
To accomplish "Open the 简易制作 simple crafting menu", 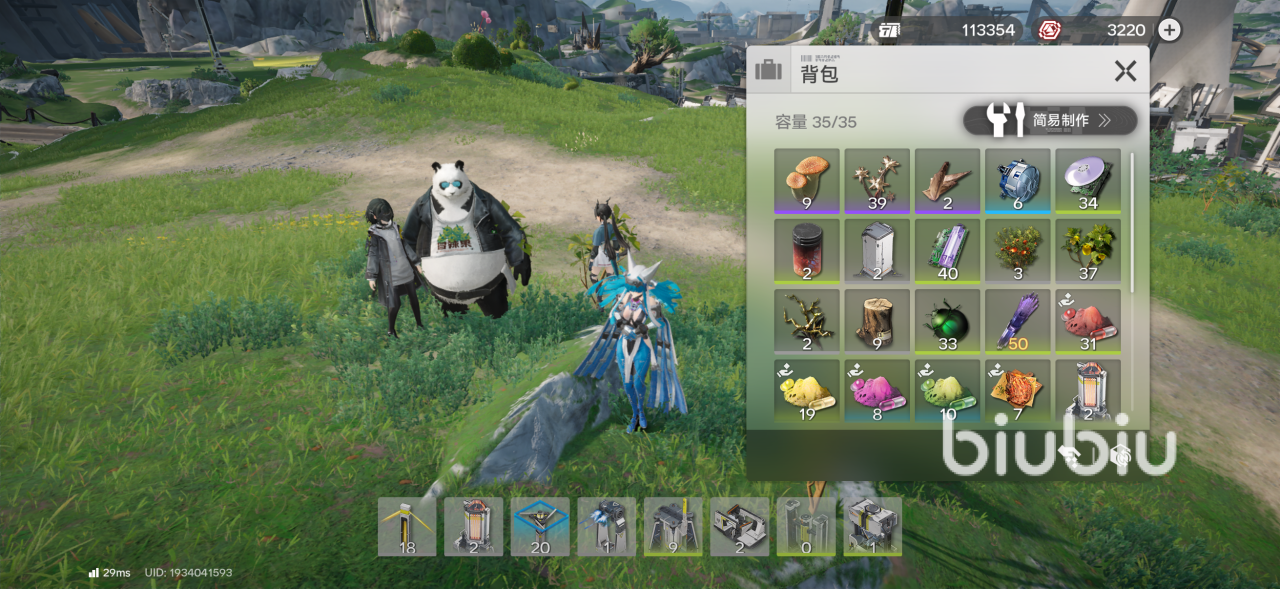I will pyautogui.click(x=1050, y=121).
